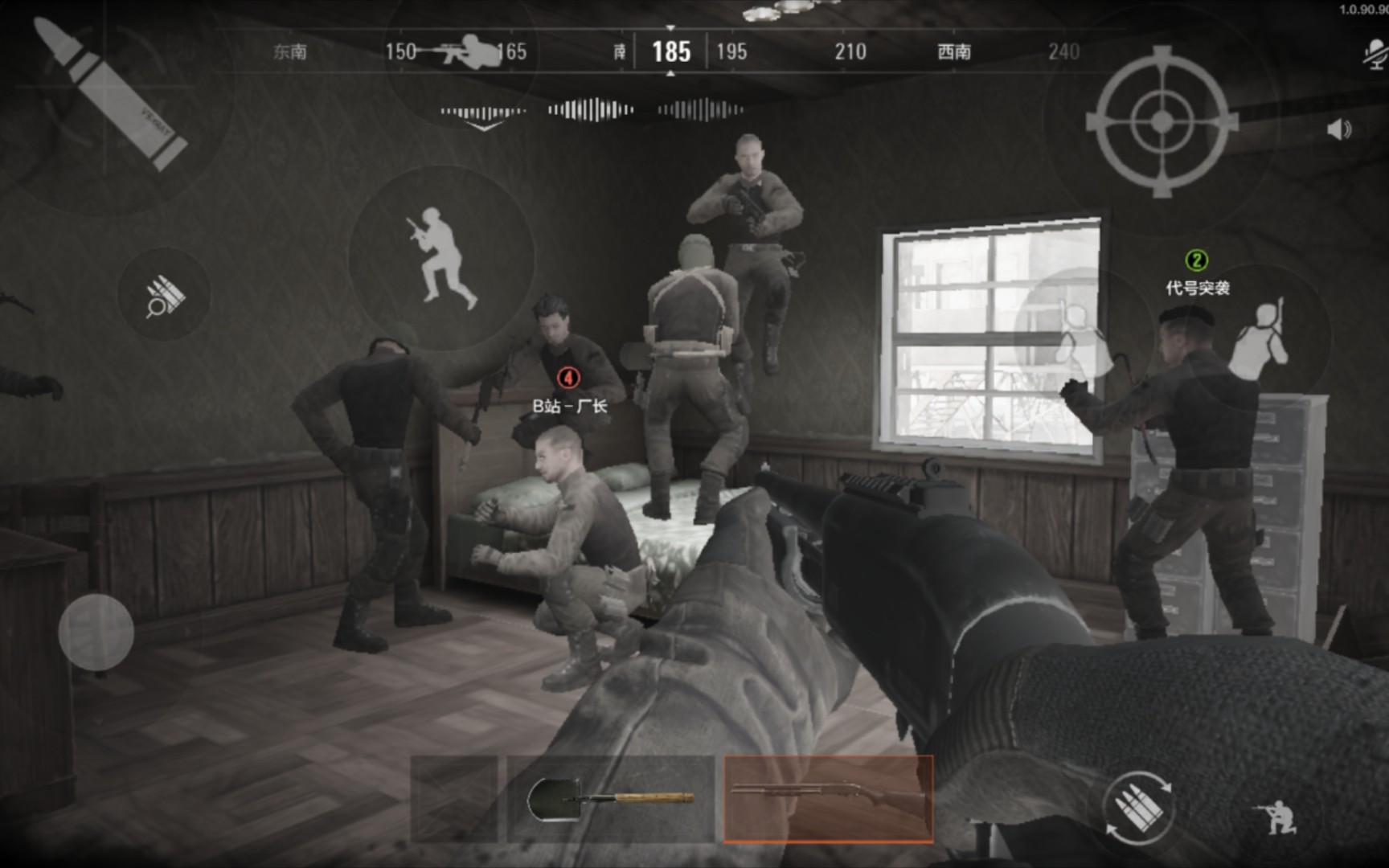Touch the round movement joystick knob
Image resolution: width=1389 pixels, height=868 pixels.
click(96, 632)
